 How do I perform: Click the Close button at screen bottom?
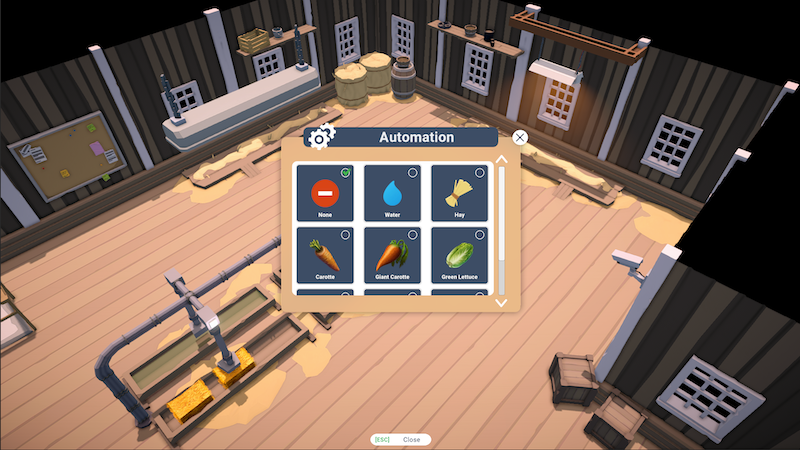click(402, 439)
